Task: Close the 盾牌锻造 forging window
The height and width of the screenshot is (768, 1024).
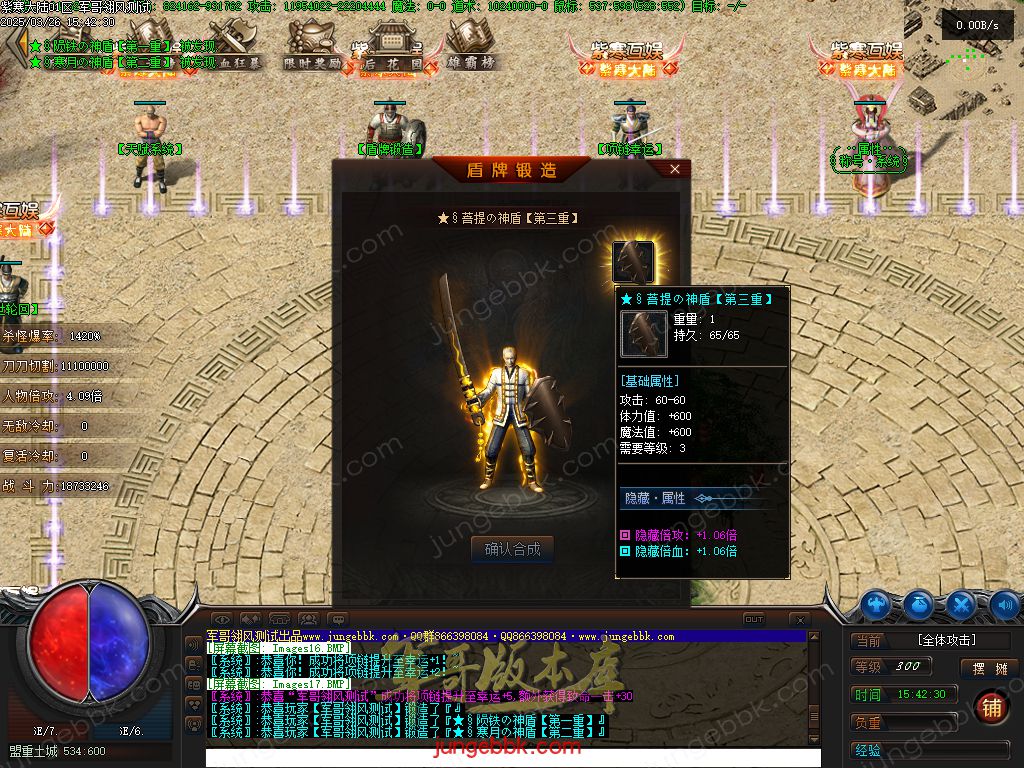Action: click(x=675, y=170)
